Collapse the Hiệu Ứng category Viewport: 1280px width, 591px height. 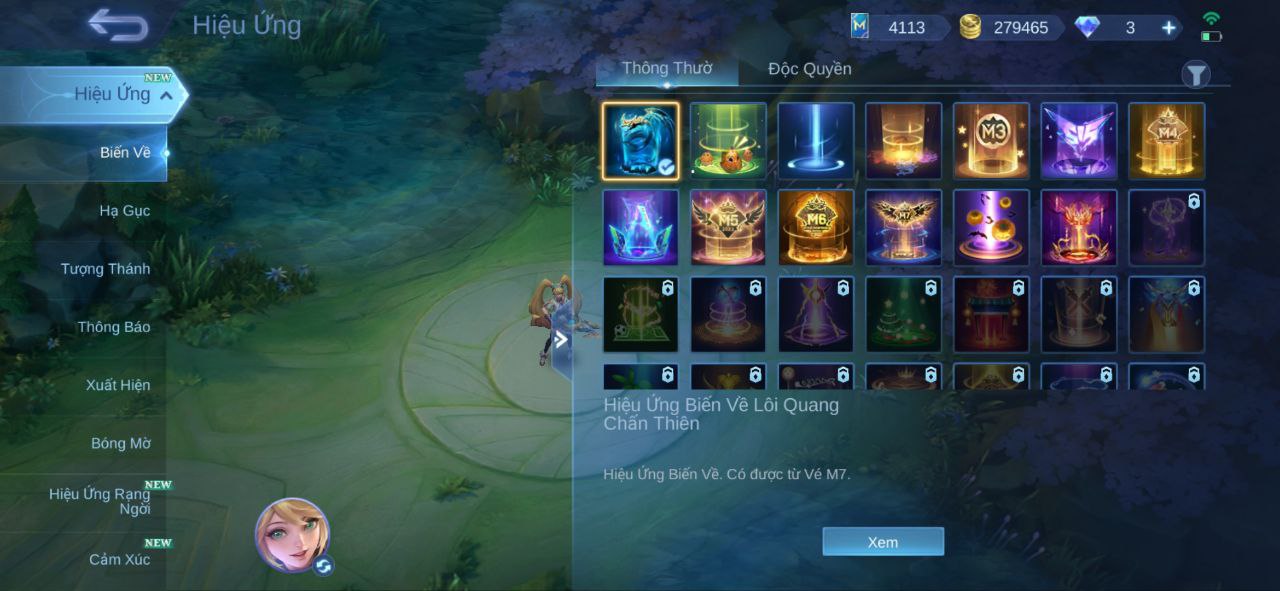point(166,95)
